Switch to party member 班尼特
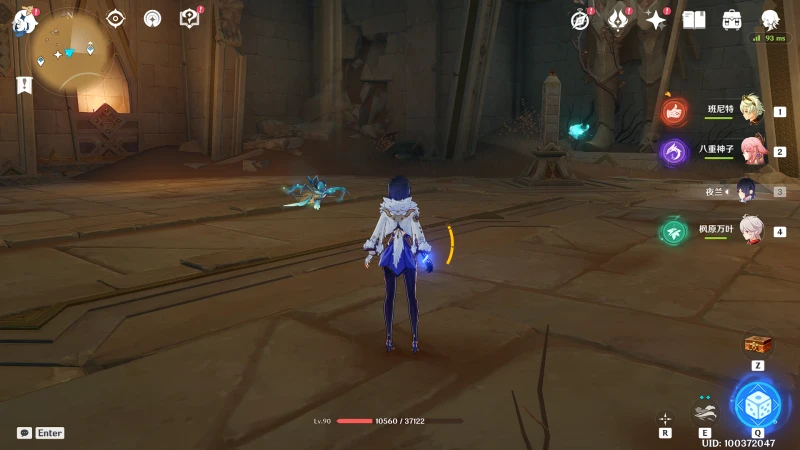 pos(750,110)
